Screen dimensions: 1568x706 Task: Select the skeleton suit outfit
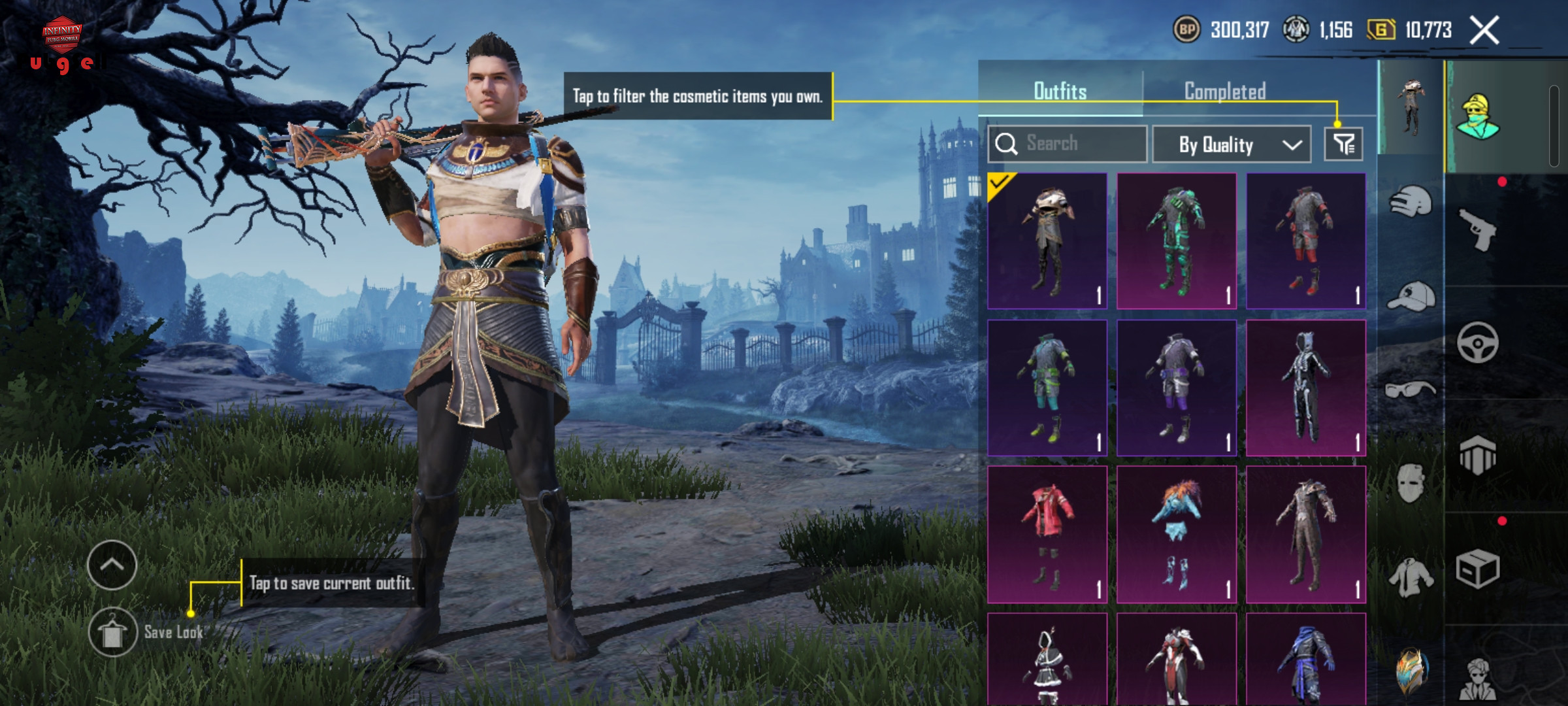1305,388
